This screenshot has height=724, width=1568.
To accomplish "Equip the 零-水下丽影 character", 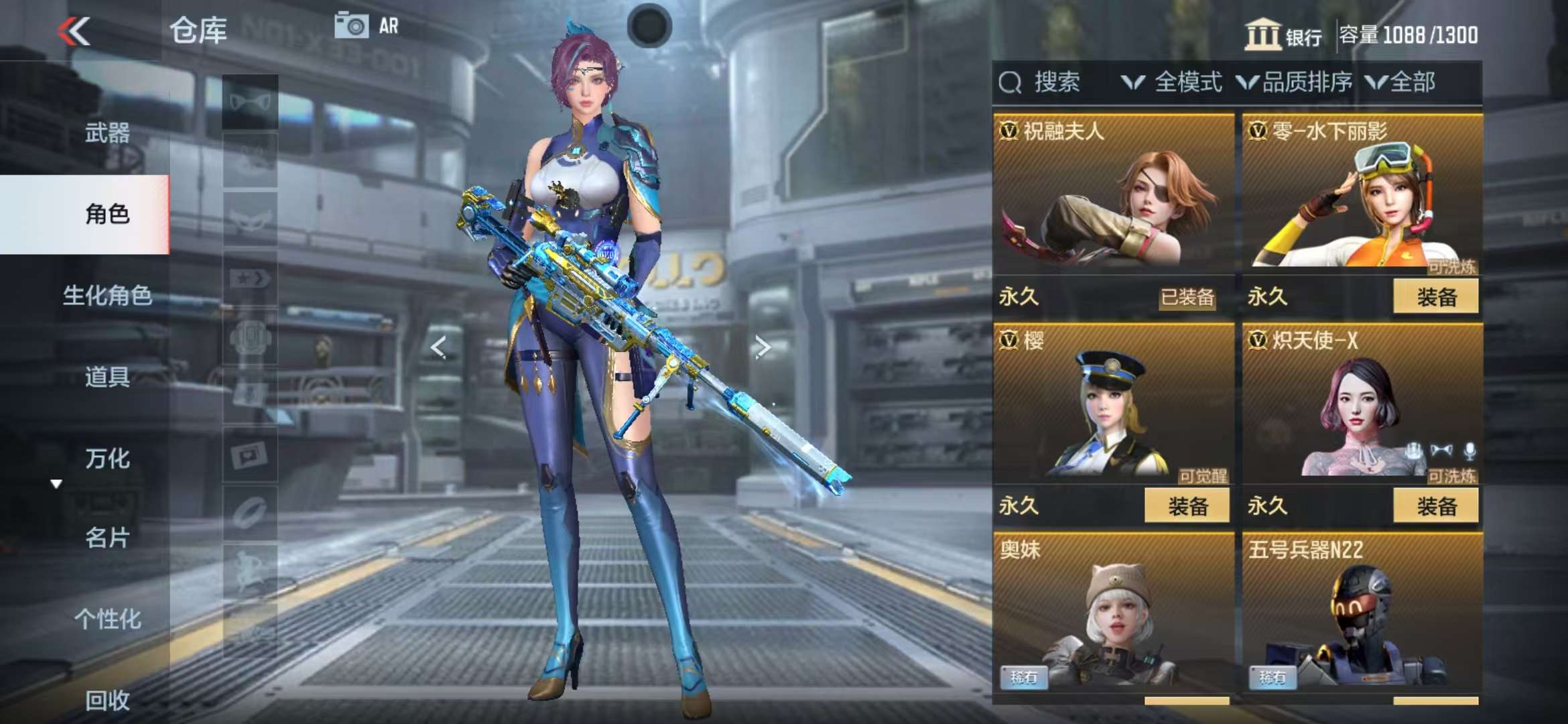I will [1435, 296].
